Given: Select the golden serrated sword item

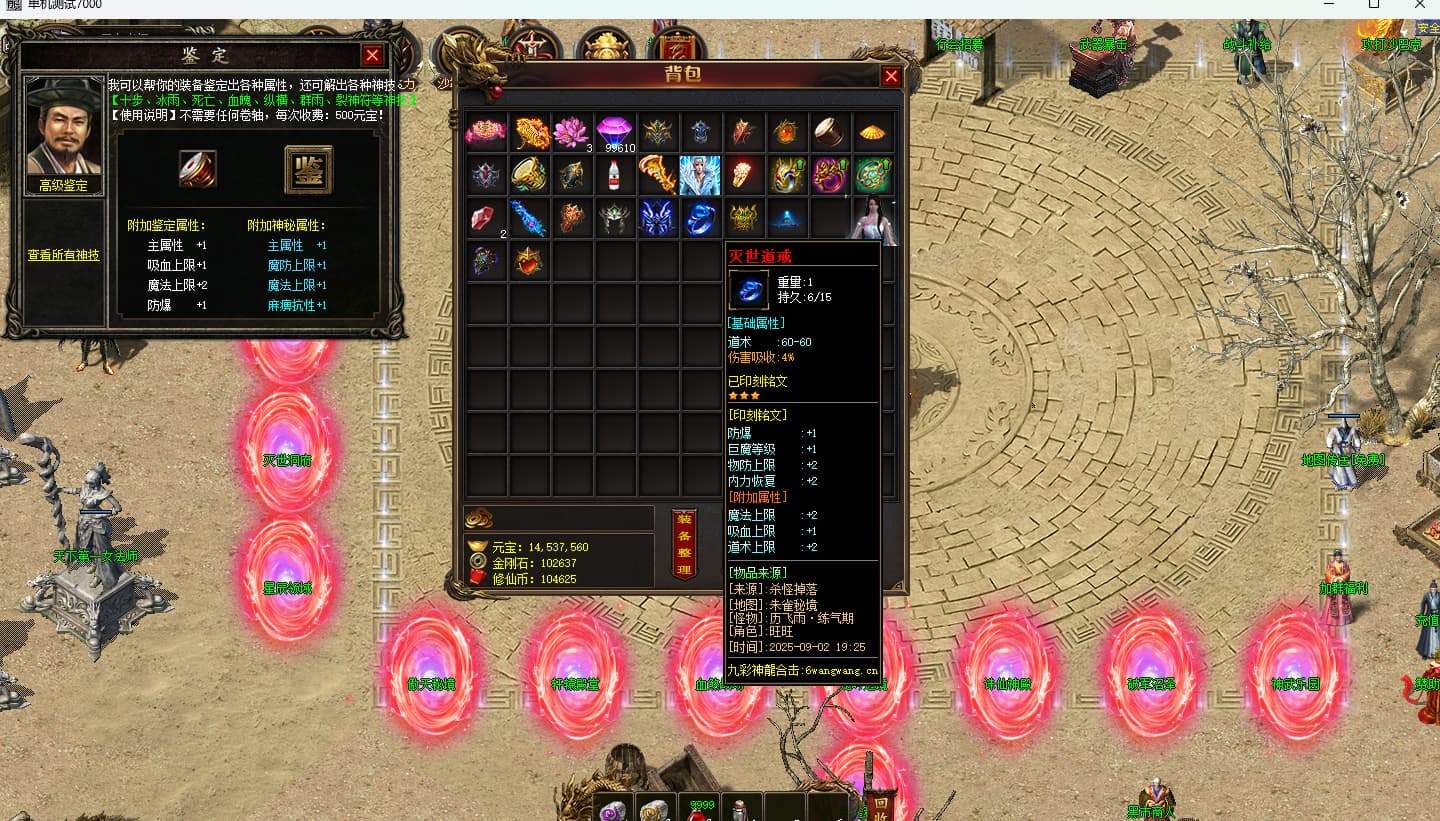Looking at the screenshot, I should pyautogui.click(x=657, y=176).
